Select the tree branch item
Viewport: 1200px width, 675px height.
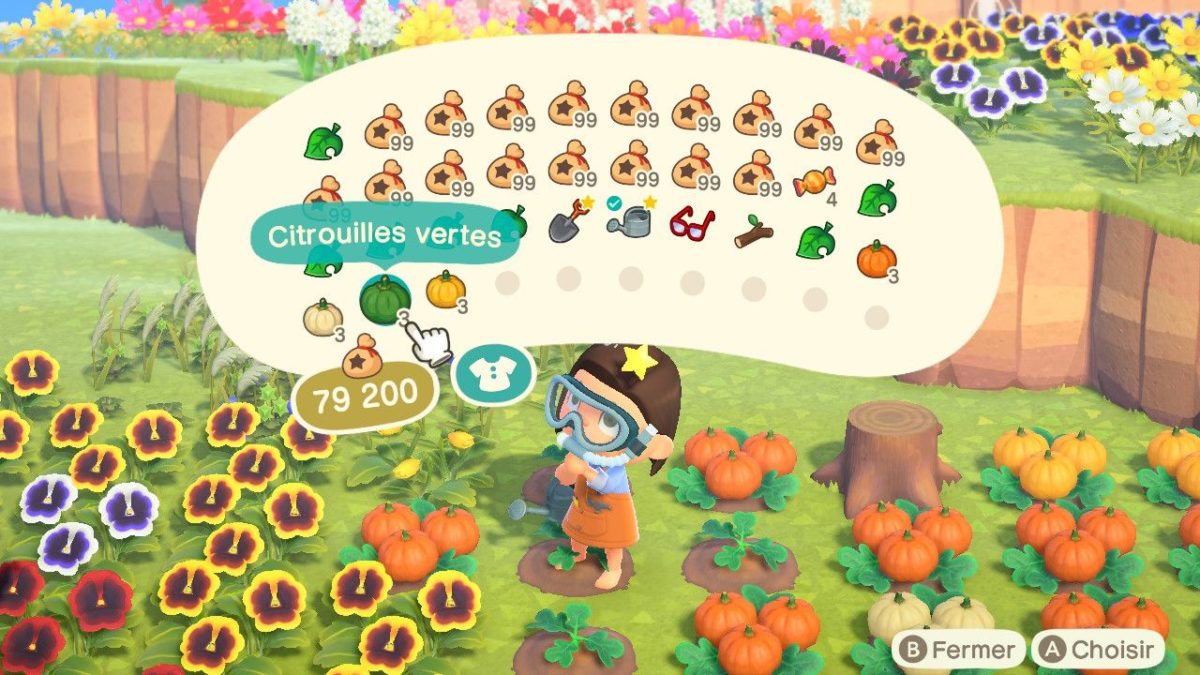click(x=753, y=232)
